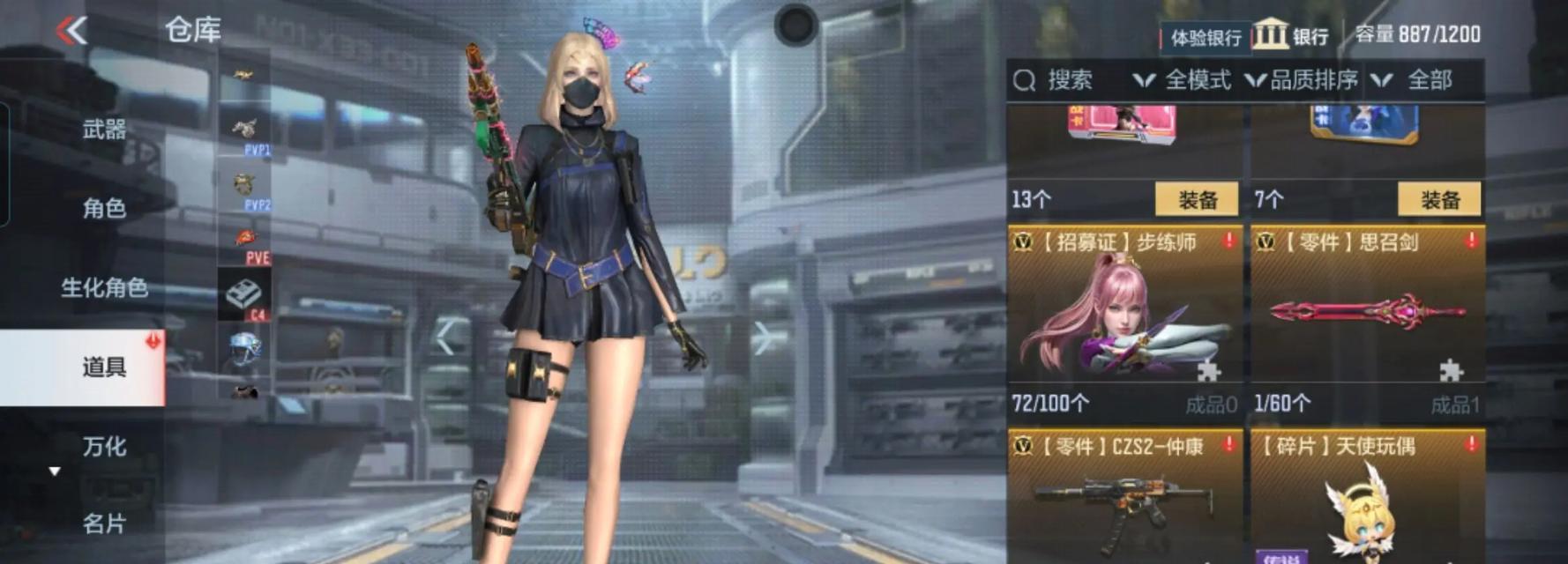Open the 品质排序 sort dropdown
The image size is (1568, 564).
click(1303, 80)
